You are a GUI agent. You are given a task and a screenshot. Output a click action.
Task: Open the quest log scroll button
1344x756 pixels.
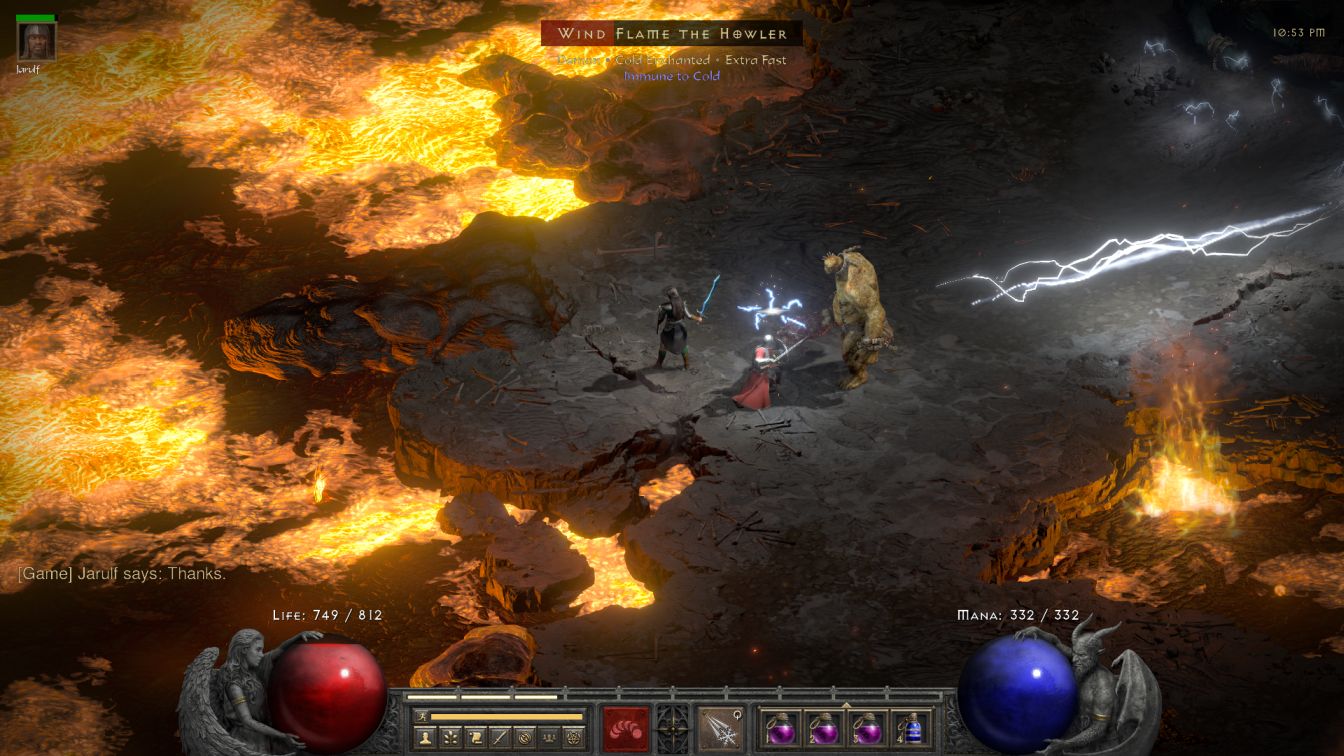click(476, 737)
